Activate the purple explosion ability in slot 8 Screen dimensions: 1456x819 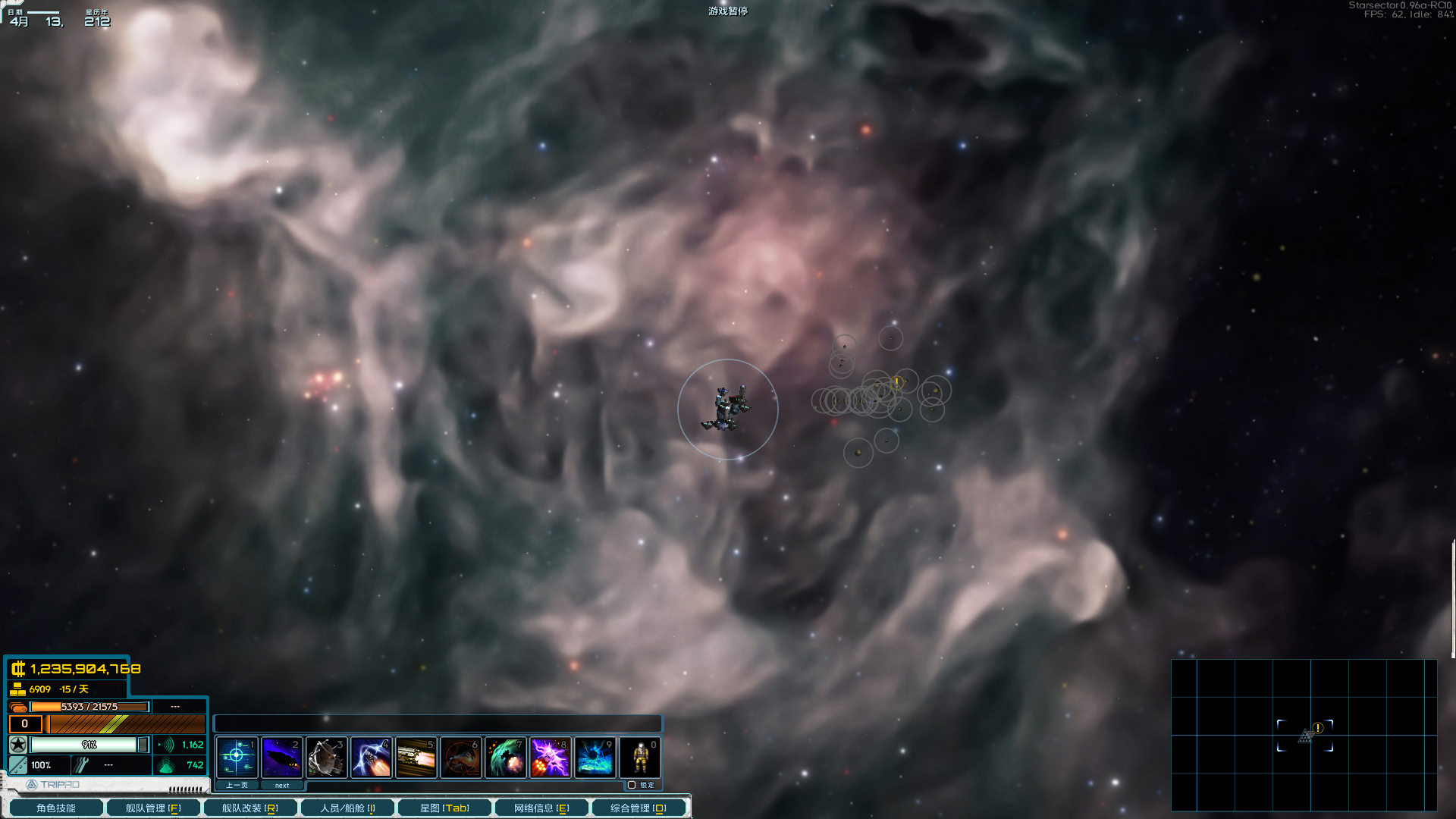click(551, 756)
